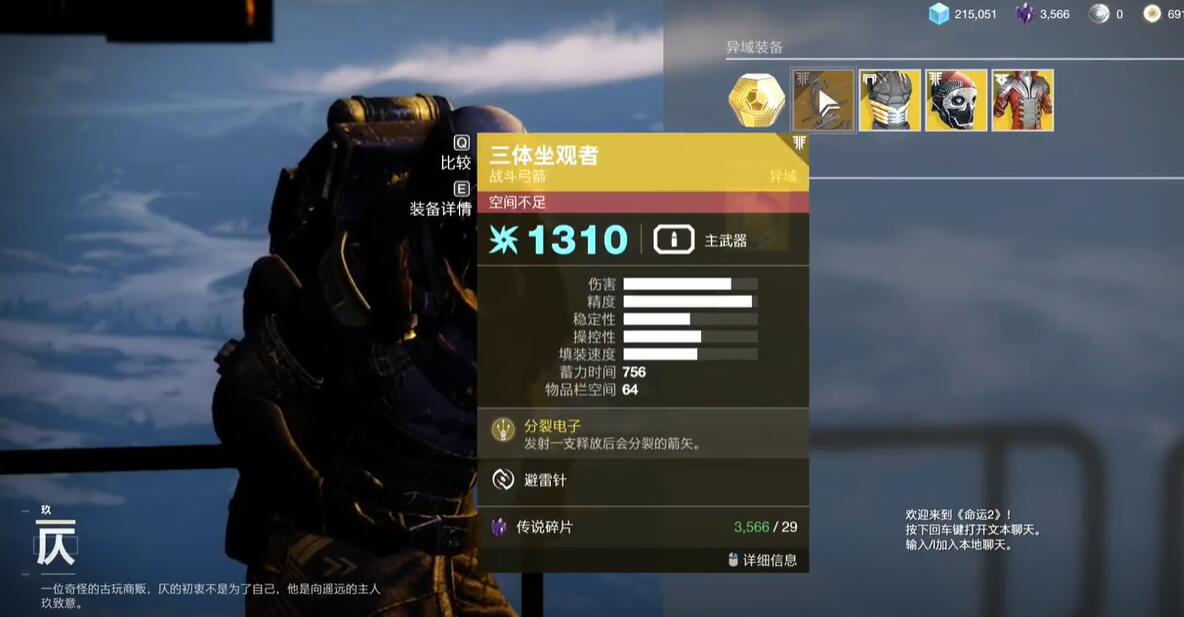Pick the Trinity Ghoul combat bow item
This screenshot has height=617, width=1184.
[x=823, y=100]
